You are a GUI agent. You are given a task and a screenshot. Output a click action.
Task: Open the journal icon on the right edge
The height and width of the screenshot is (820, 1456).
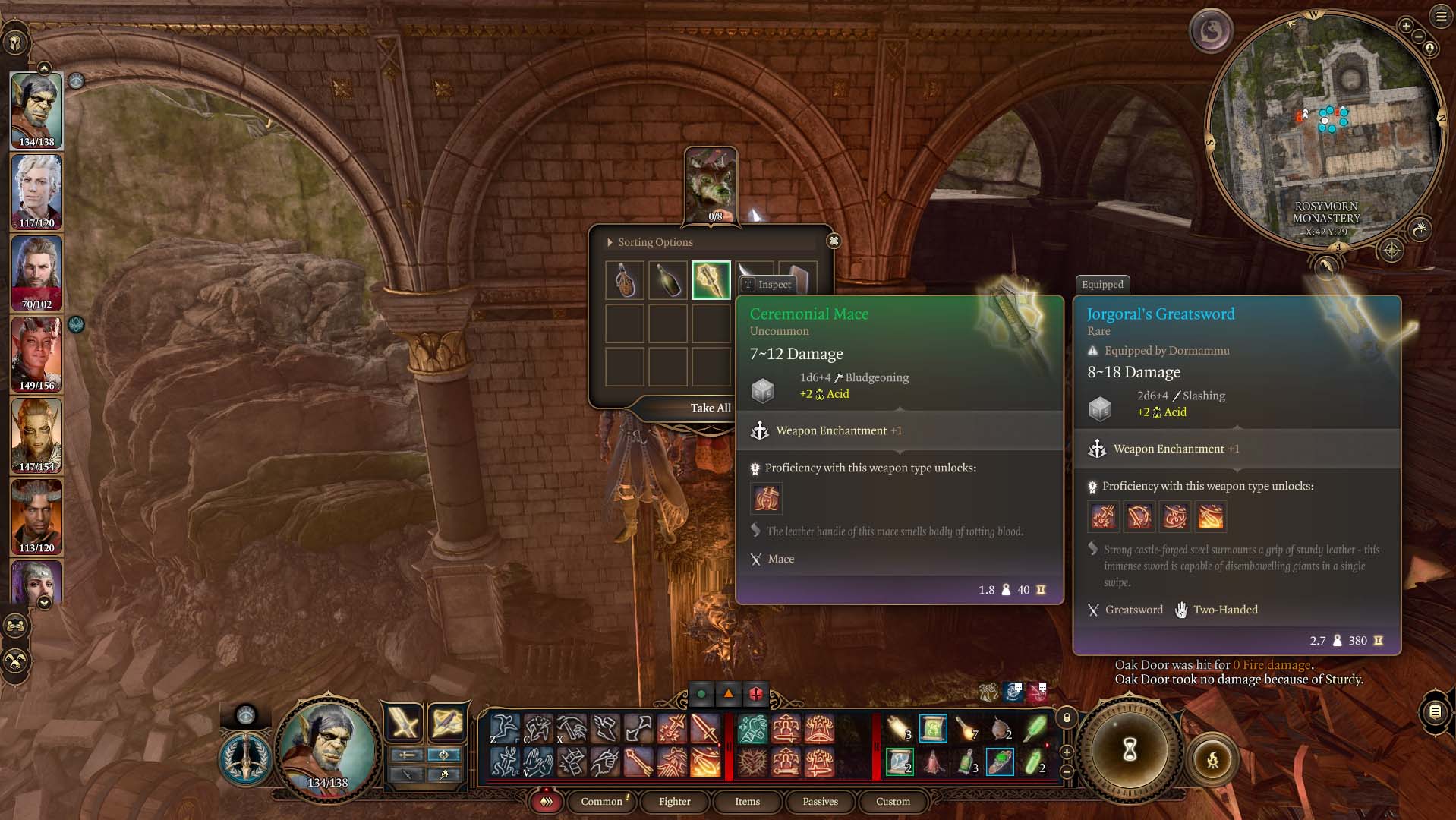(1435, 714)
